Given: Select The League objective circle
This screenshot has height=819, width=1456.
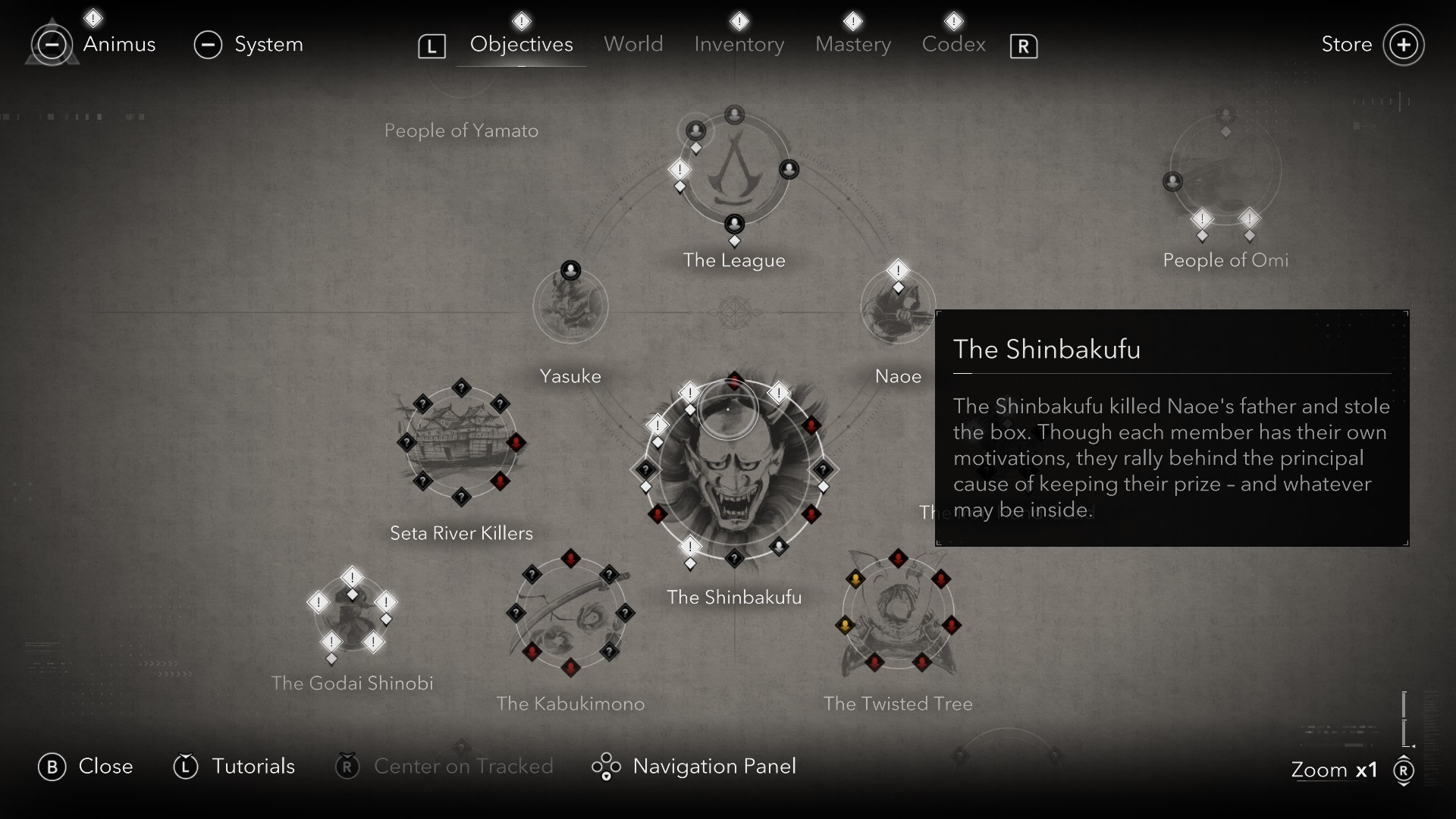Looking at the screenshot, I should (x=734, y=171).
